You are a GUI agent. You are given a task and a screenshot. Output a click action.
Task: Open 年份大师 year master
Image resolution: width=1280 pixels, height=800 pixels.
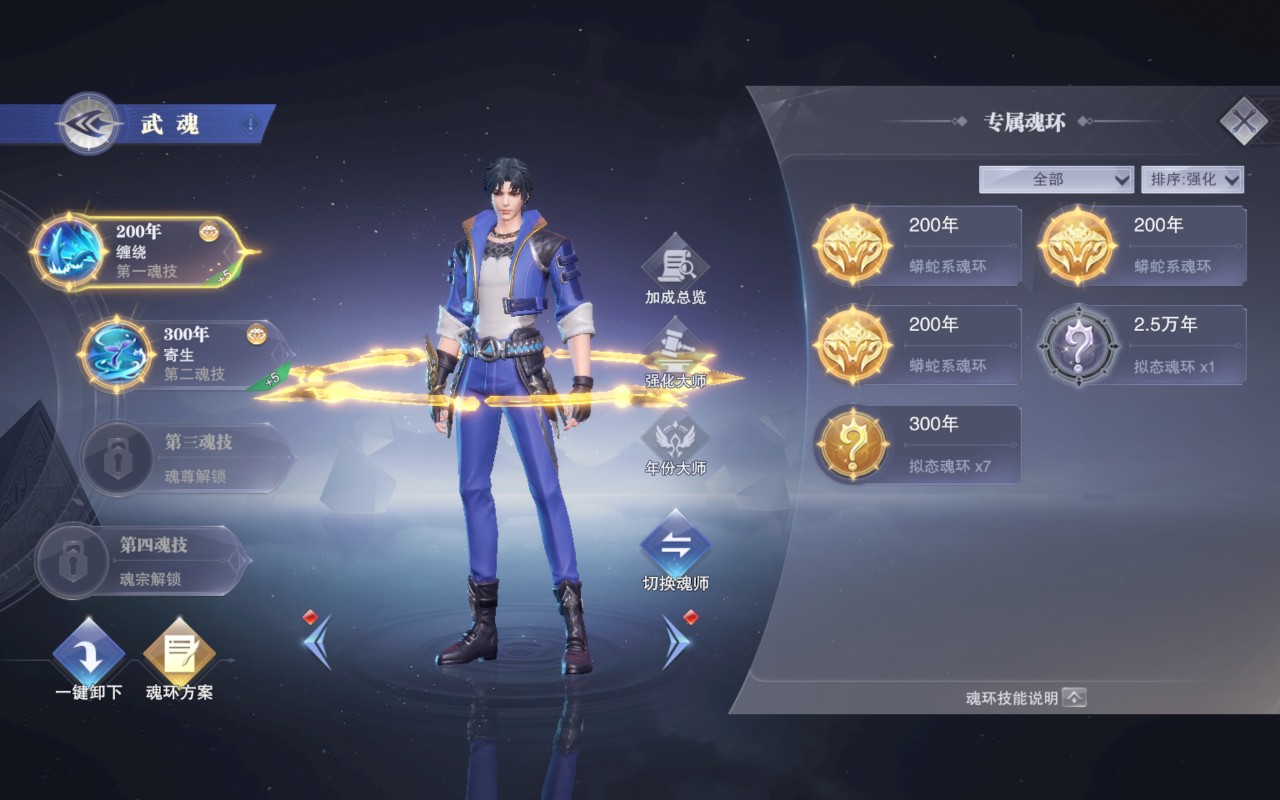675,442
